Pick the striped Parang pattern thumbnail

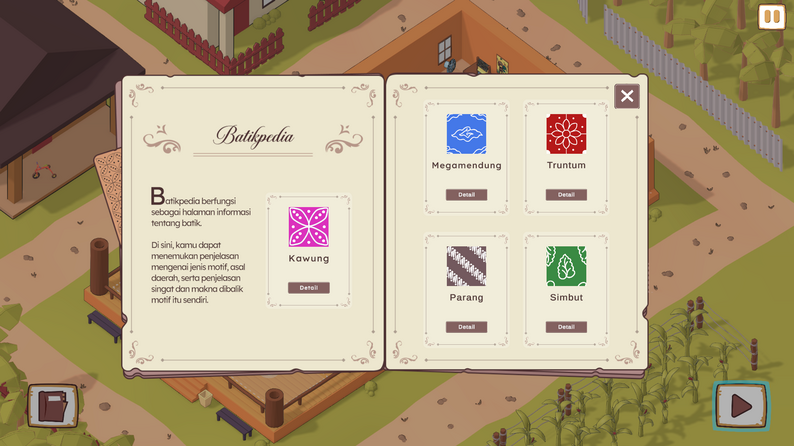tap(466, 266)
